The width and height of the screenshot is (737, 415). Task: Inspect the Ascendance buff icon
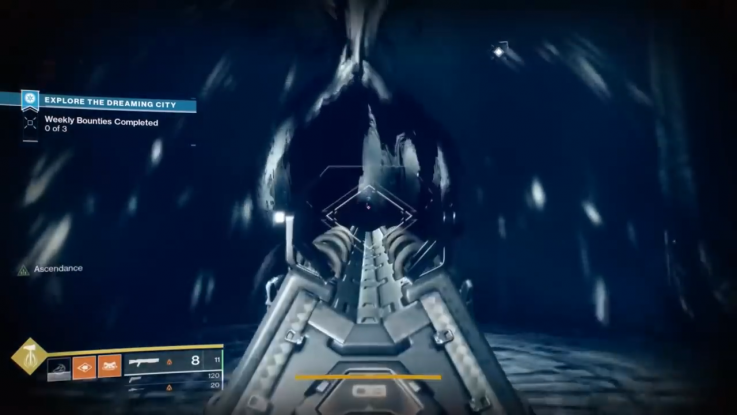pos(24,269)
